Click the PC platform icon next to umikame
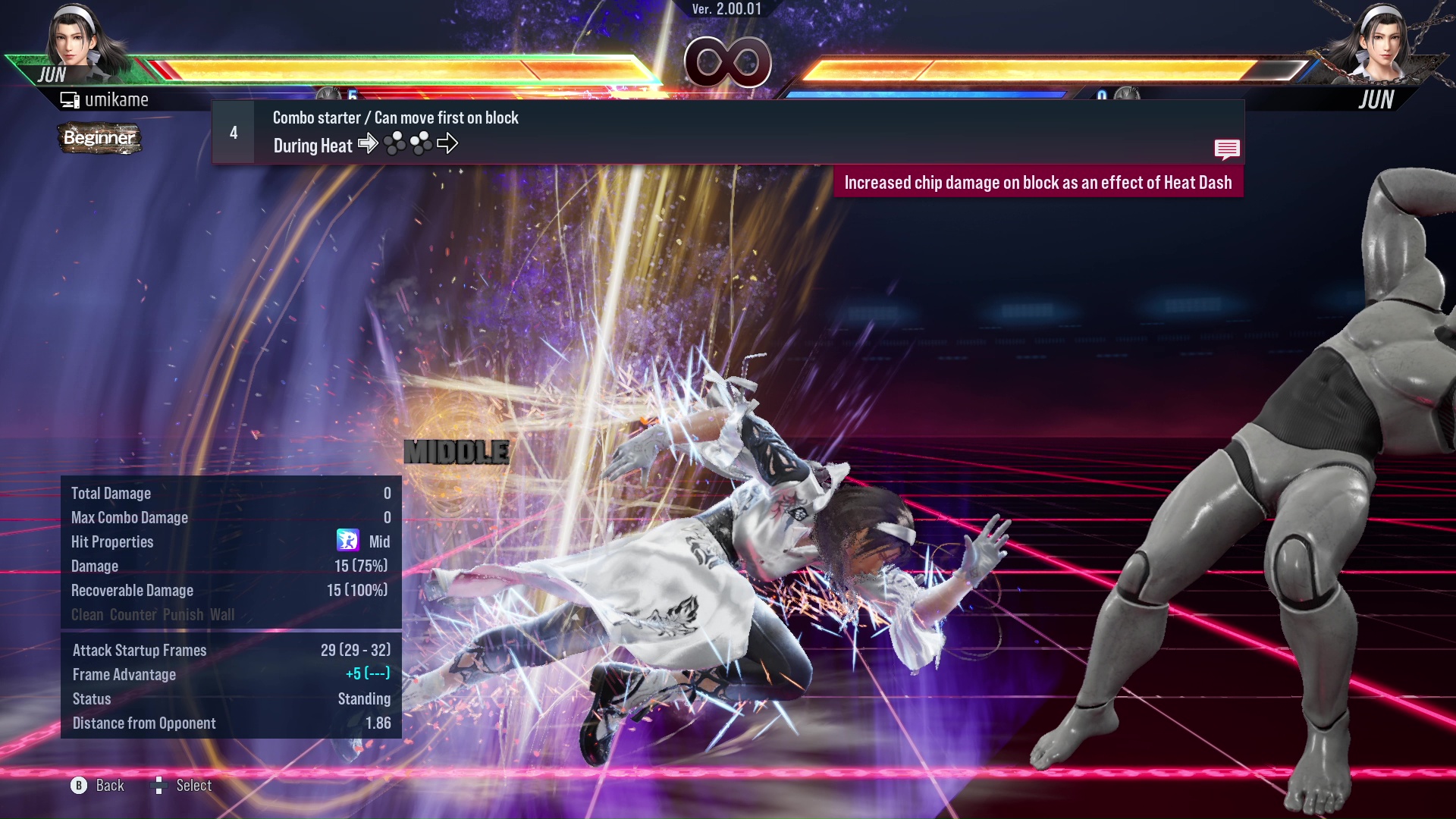The image size is (1456, 819). (x=69, y=99)
